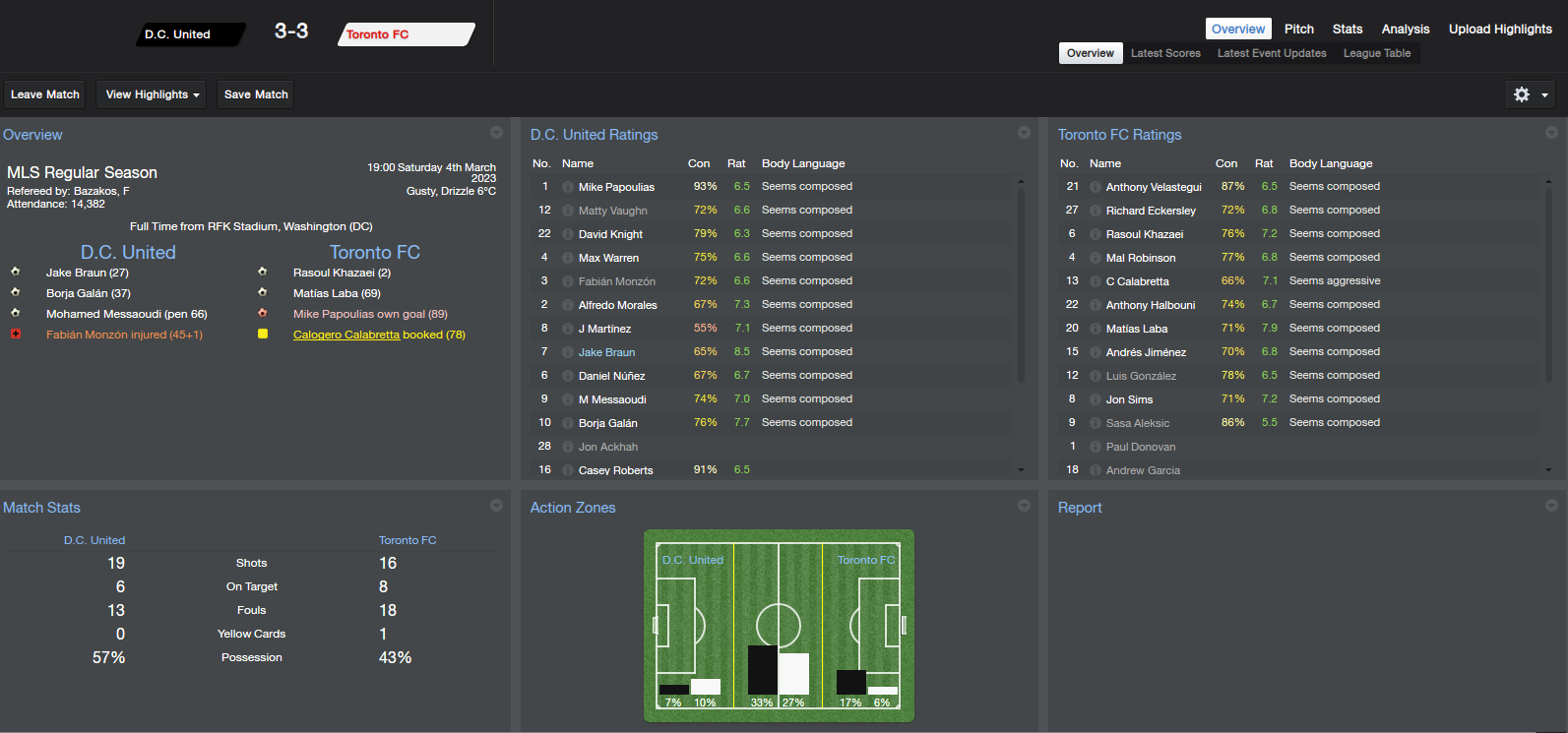Select Upload Highlights
Image resolution: width=1568 pixels, height=733 pixels.
tap(1500, 29)
